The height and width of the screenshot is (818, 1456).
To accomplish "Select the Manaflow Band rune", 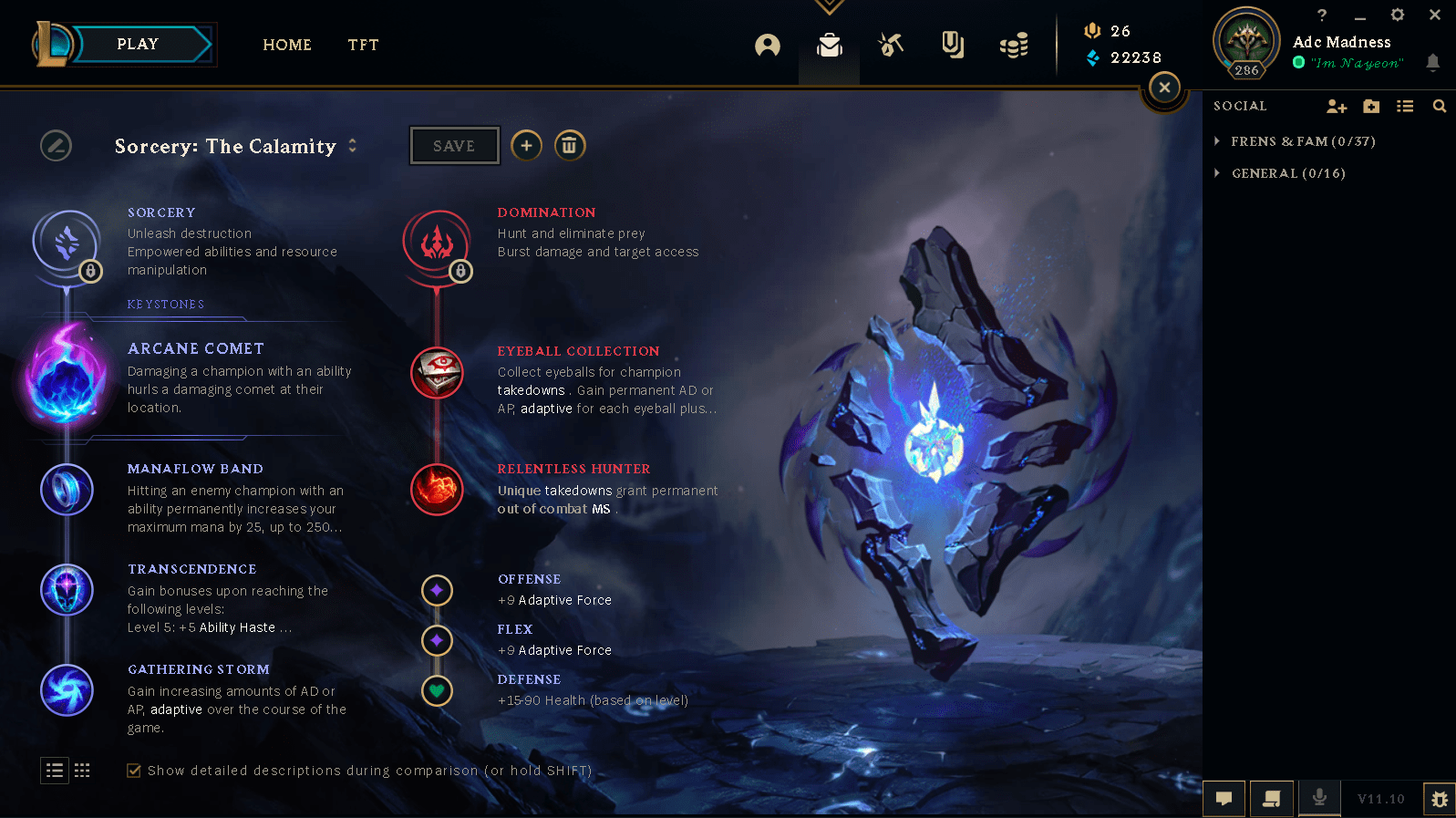I will click(x=67, y=489).
